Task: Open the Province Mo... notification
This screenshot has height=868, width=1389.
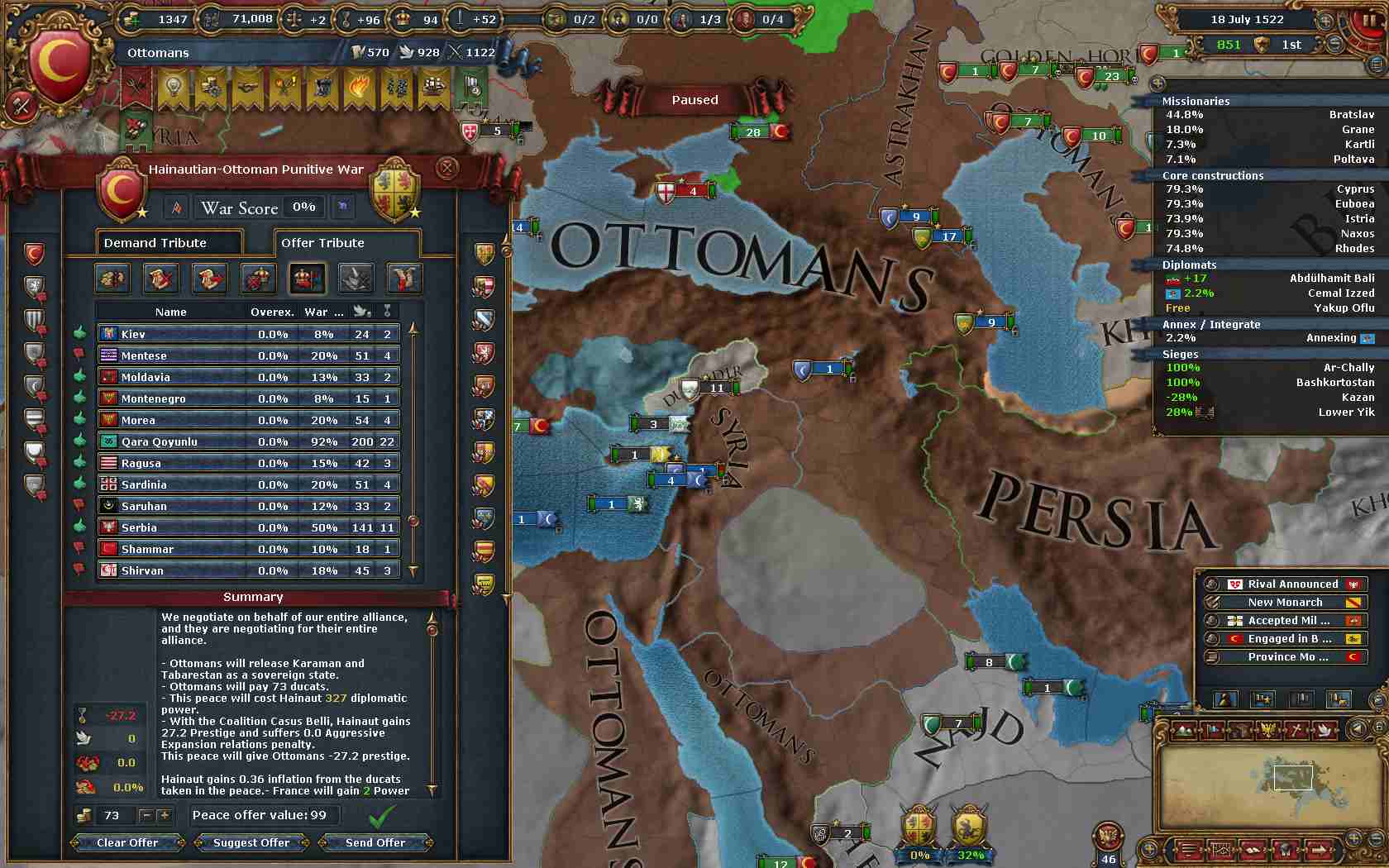Action: tap(1287, 656)
